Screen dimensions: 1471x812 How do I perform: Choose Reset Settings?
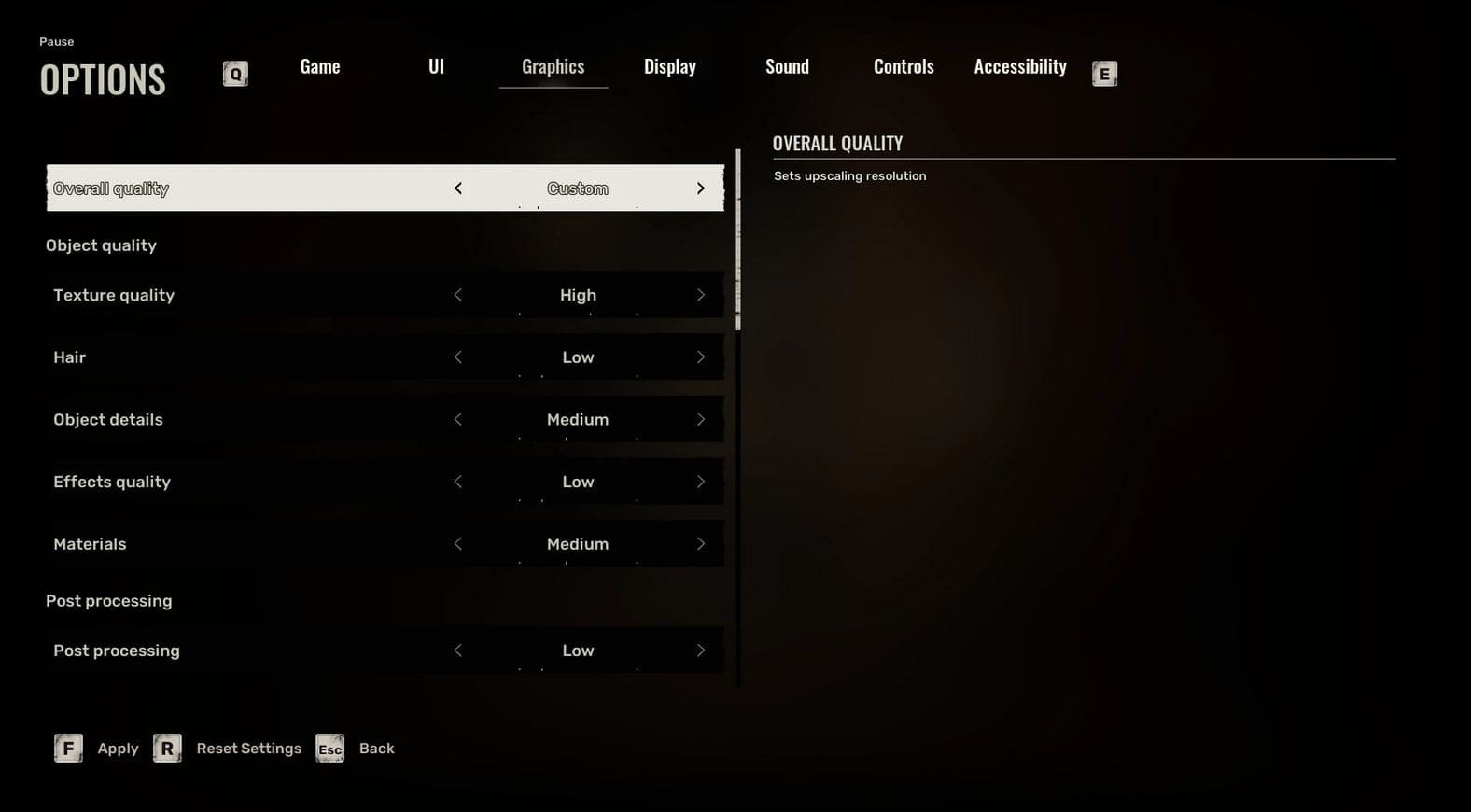click(247, 749)
